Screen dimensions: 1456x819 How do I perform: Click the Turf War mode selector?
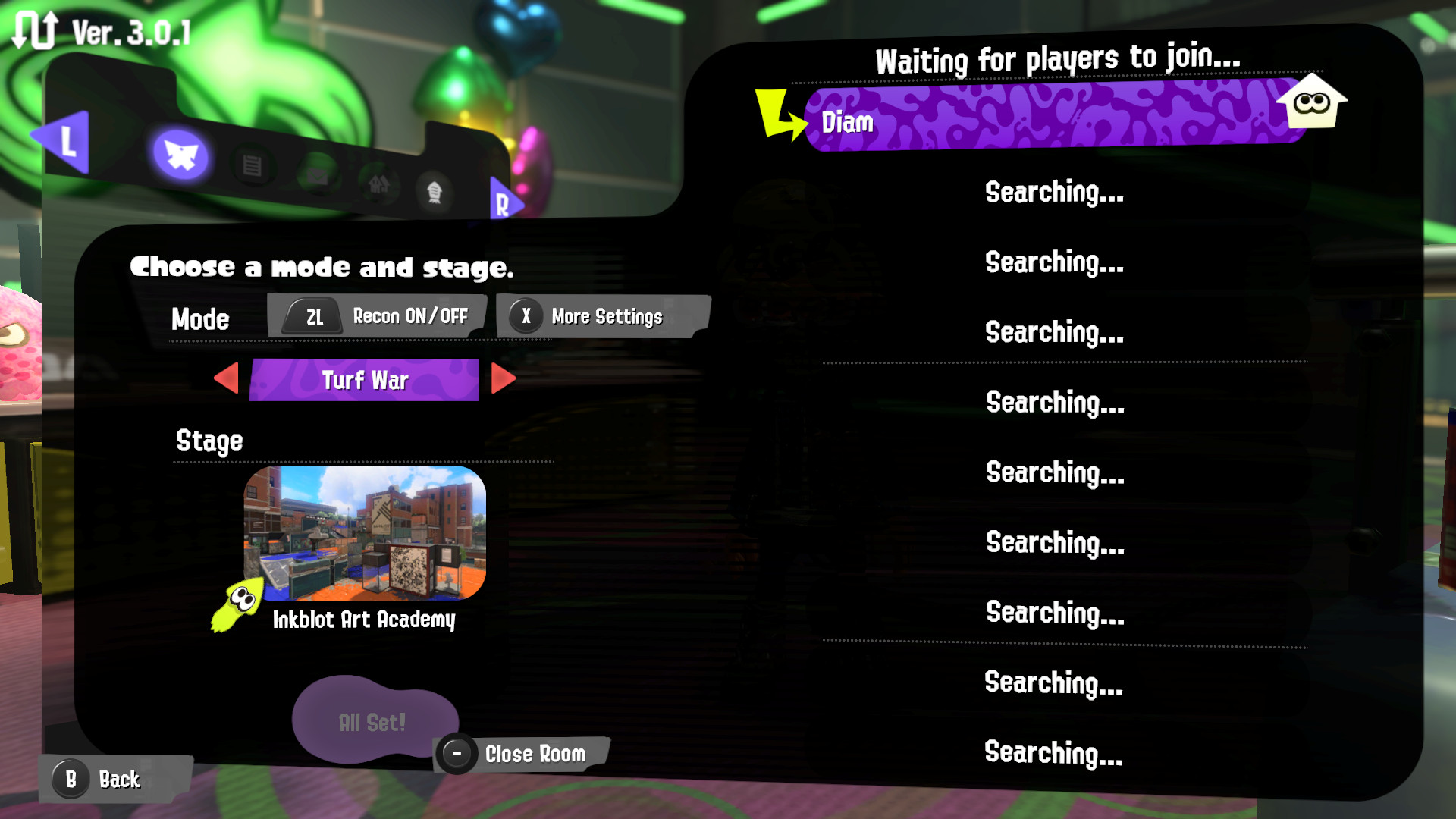[x=366, y=380]
